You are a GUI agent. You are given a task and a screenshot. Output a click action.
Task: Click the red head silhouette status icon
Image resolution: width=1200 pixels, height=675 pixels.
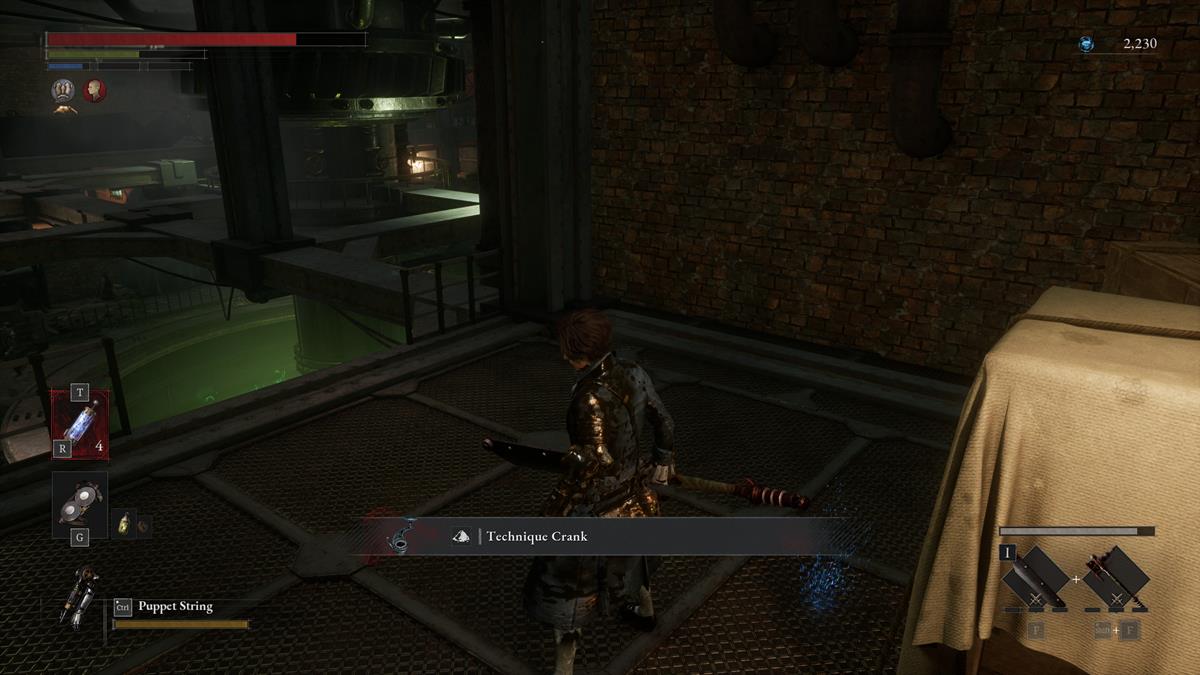pos(95,90)
